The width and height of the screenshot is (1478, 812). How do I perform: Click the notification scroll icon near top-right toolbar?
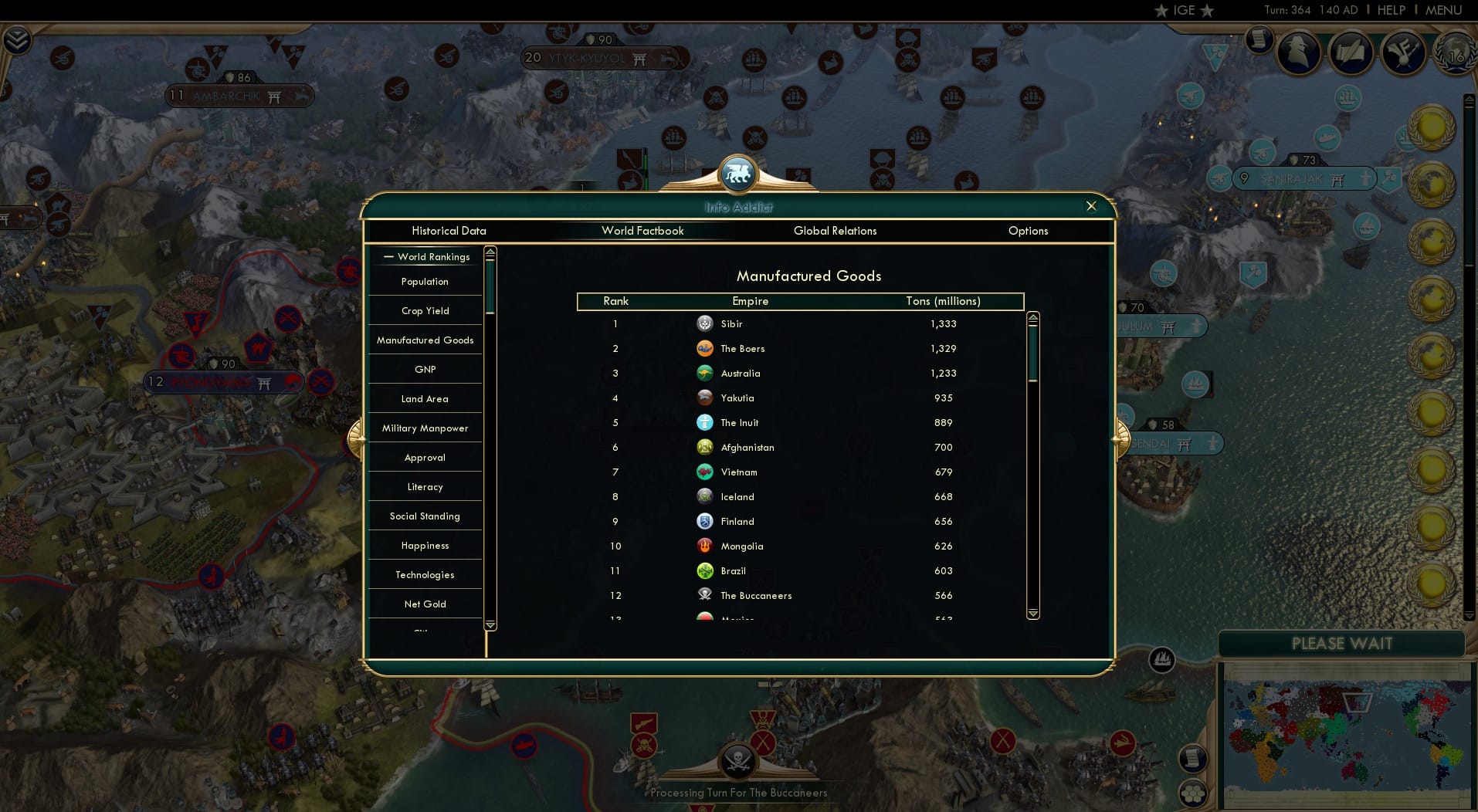[1259, 39]
